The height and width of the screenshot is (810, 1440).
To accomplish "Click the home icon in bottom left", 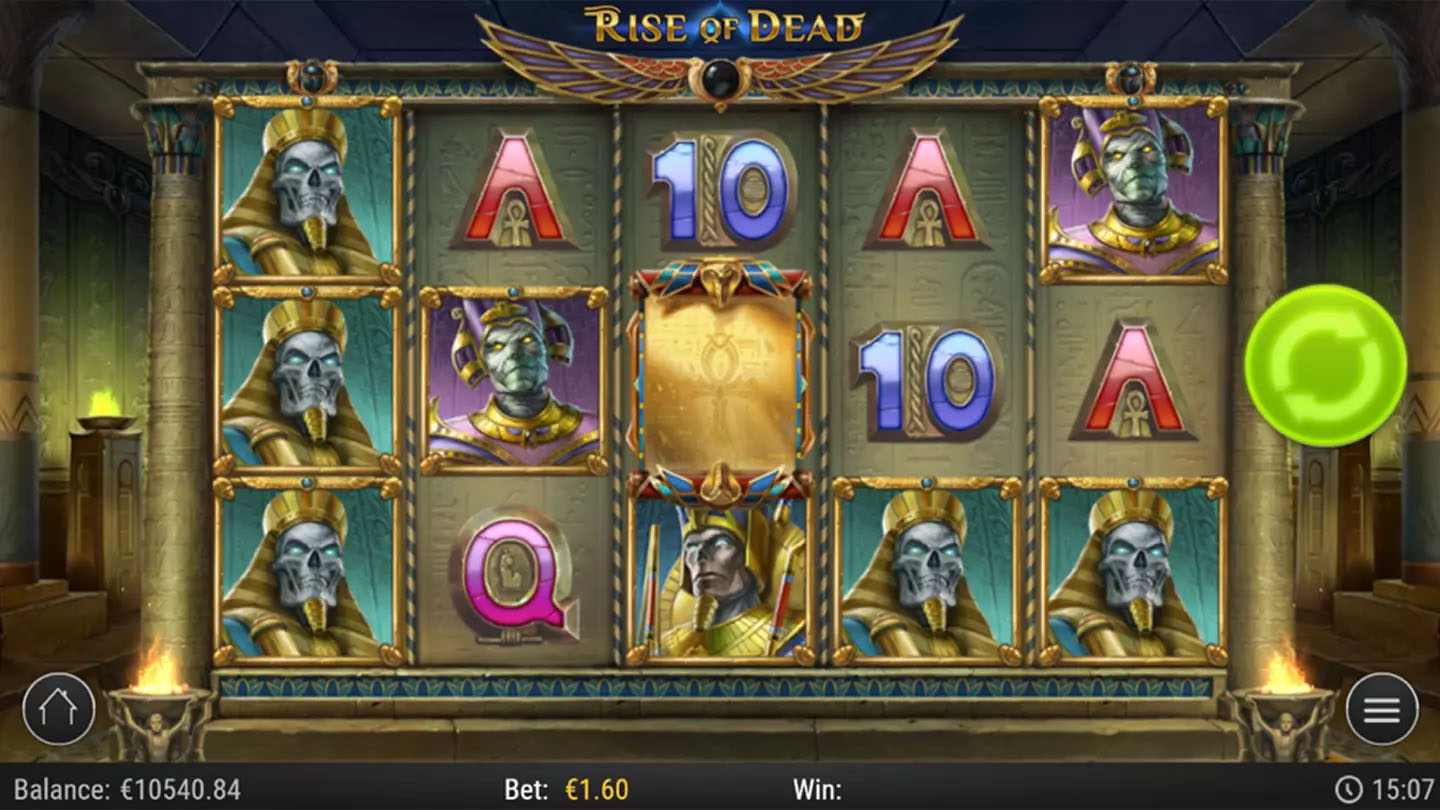I will [60, 708].
